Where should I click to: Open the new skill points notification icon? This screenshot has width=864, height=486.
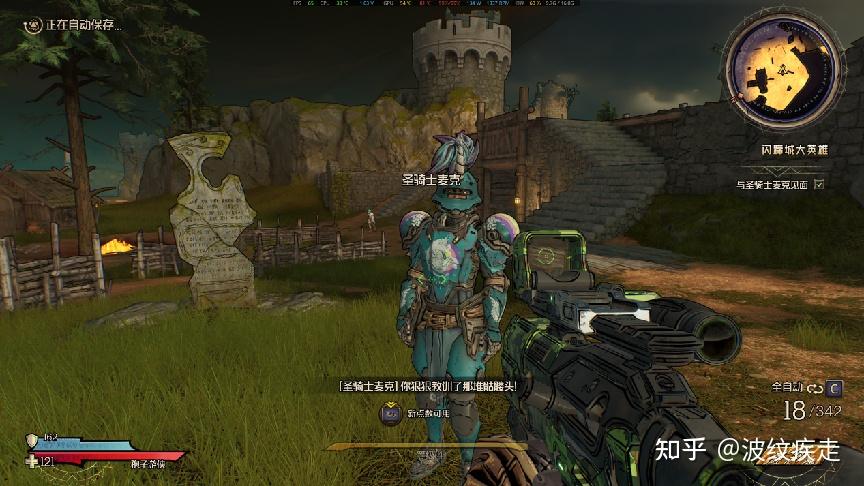391,412
